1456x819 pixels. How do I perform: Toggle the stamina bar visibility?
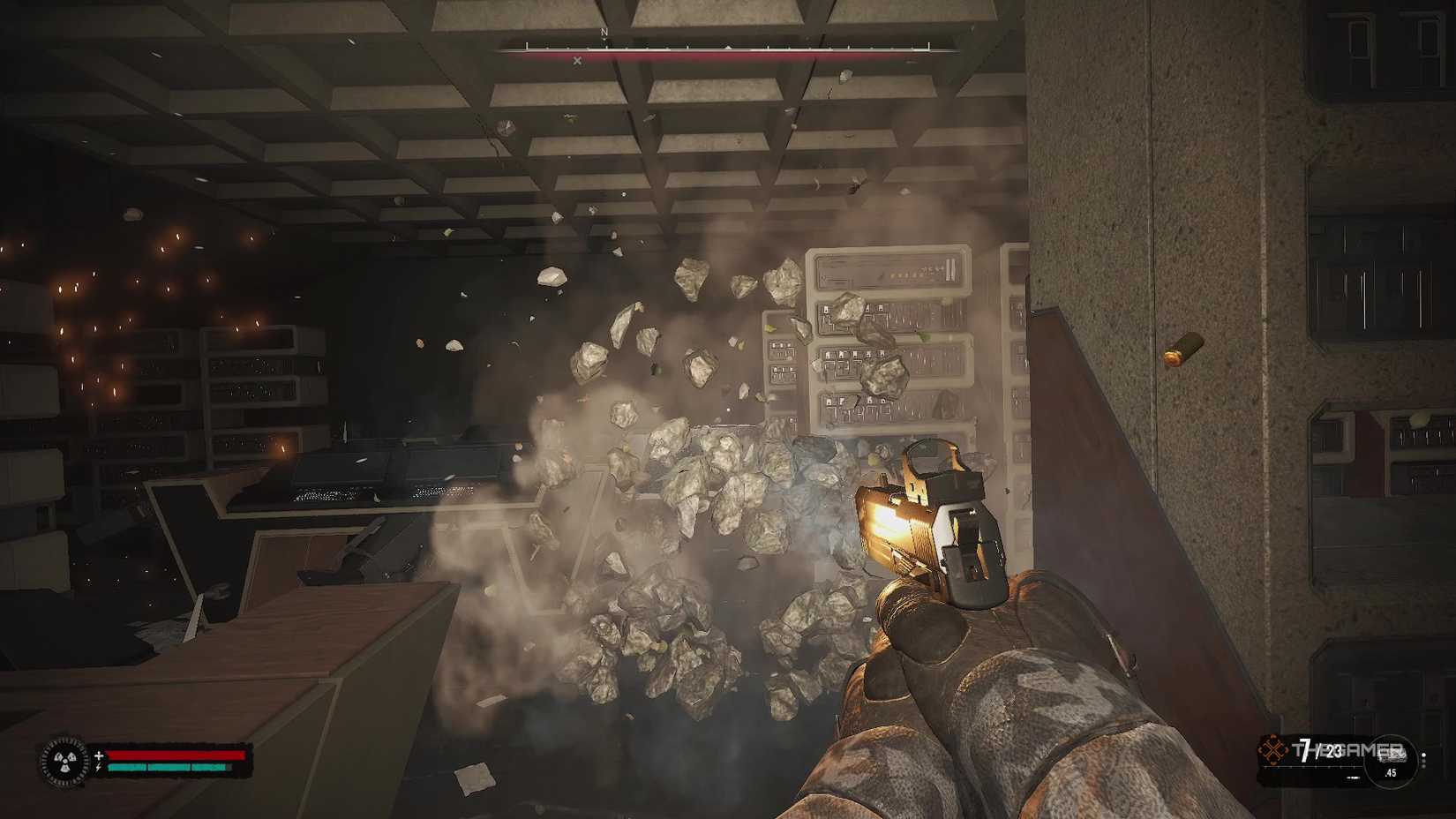pos(171,767)
